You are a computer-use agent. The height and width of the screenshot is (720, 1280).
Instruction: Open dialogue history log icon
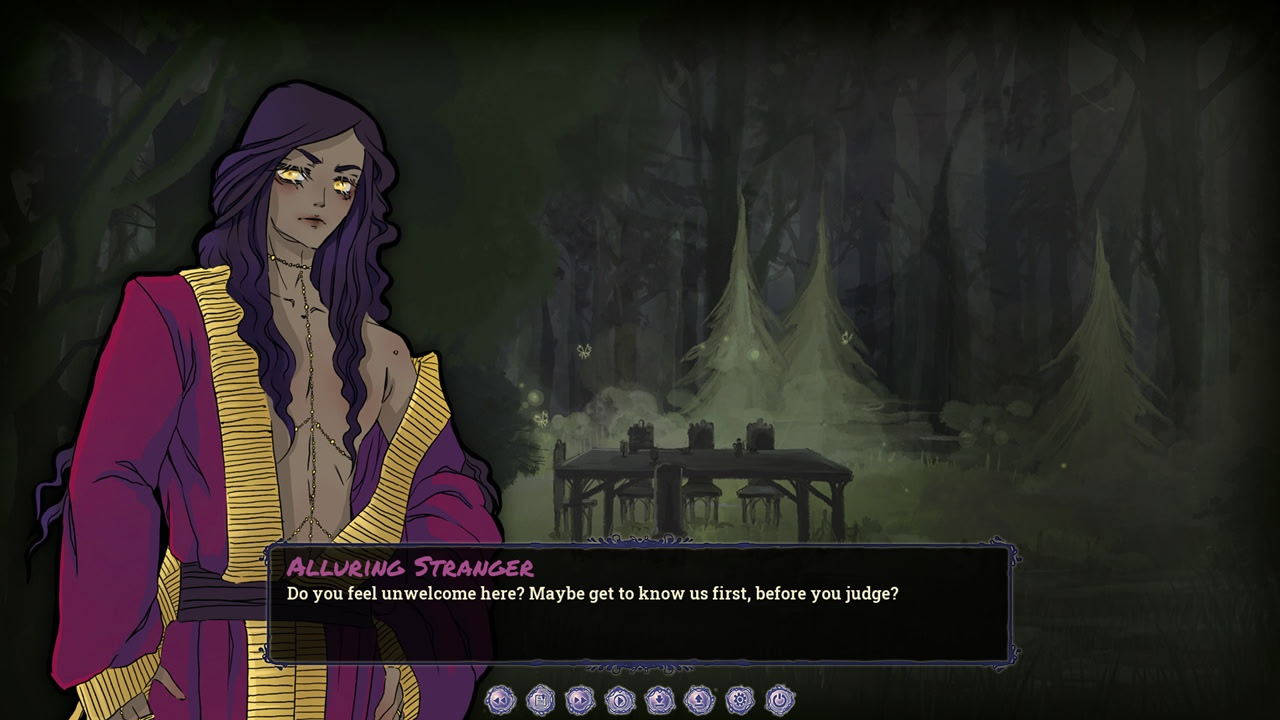[540, 700]
